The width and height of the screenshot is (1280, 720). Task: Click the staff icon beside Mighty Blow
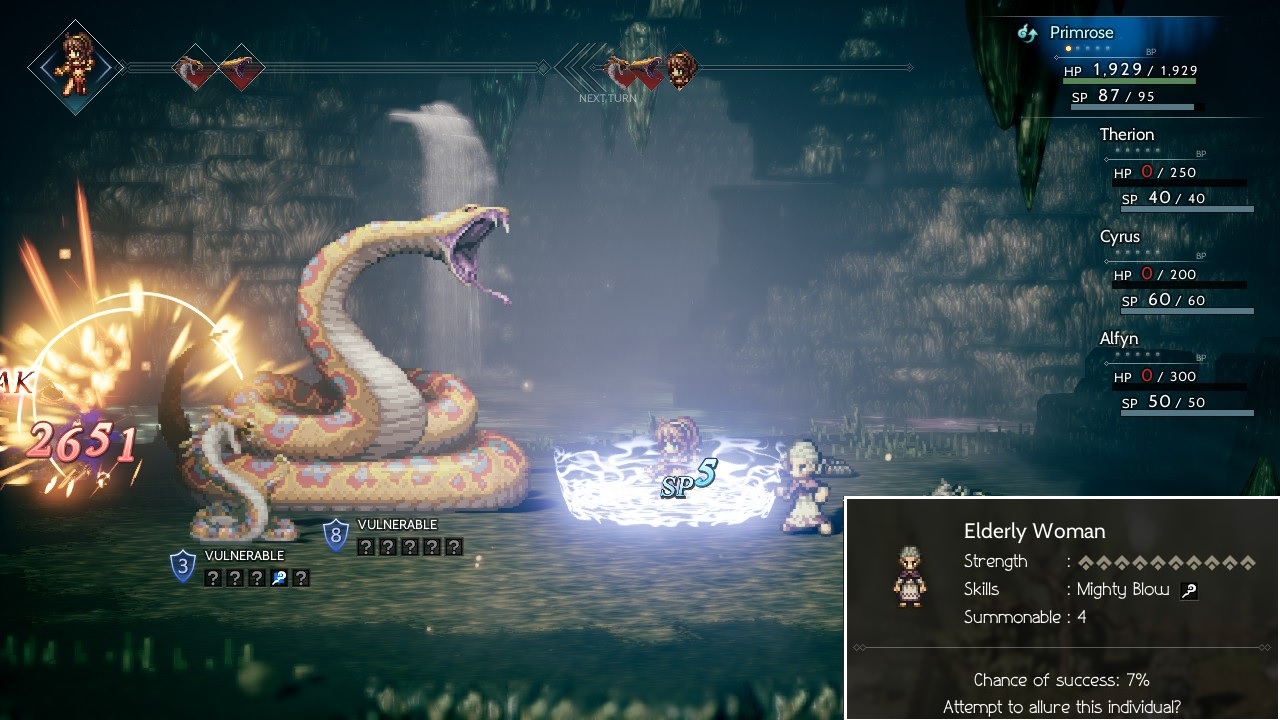[1189, 590]
